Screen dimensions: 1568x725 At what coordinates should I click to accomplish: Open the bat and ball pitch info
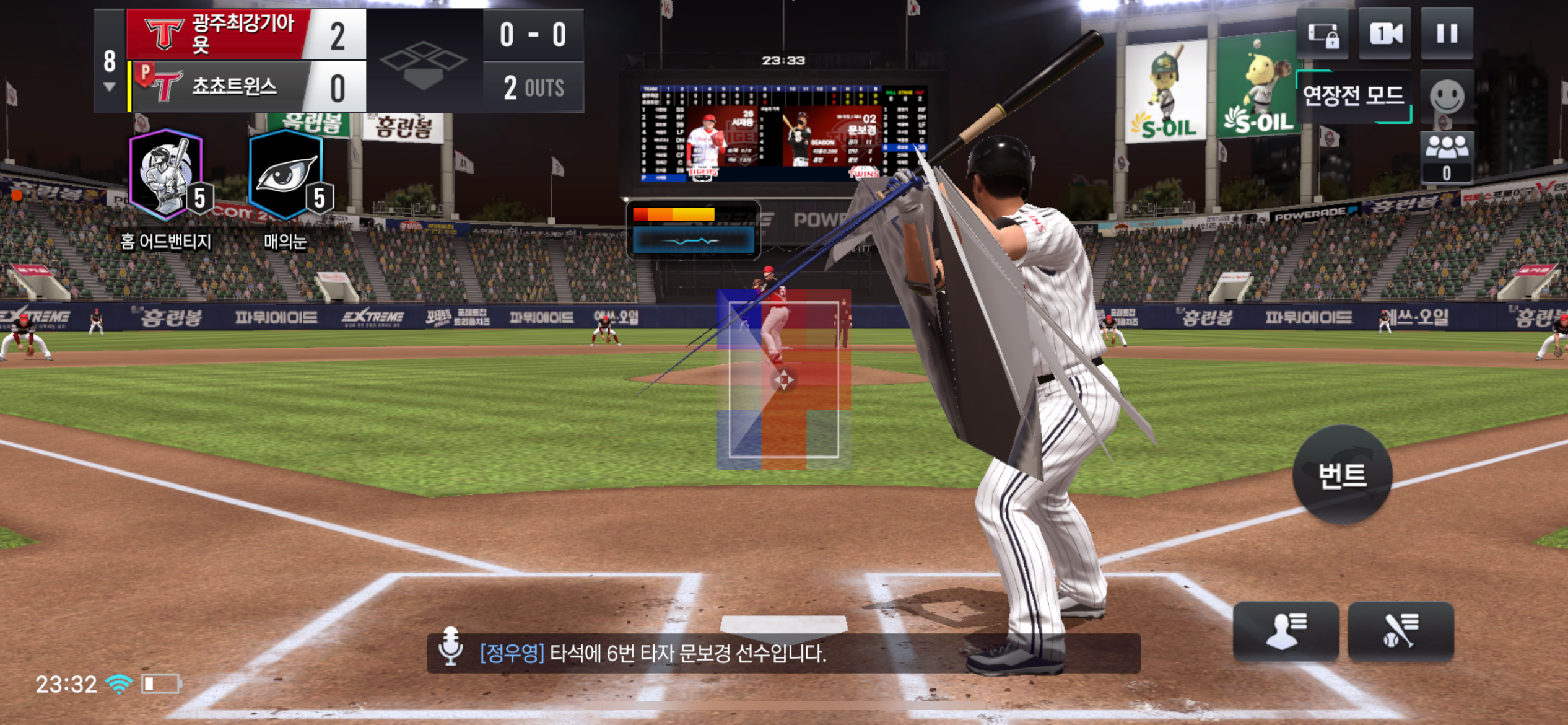pyautogui.click(x=1400, y=631)
